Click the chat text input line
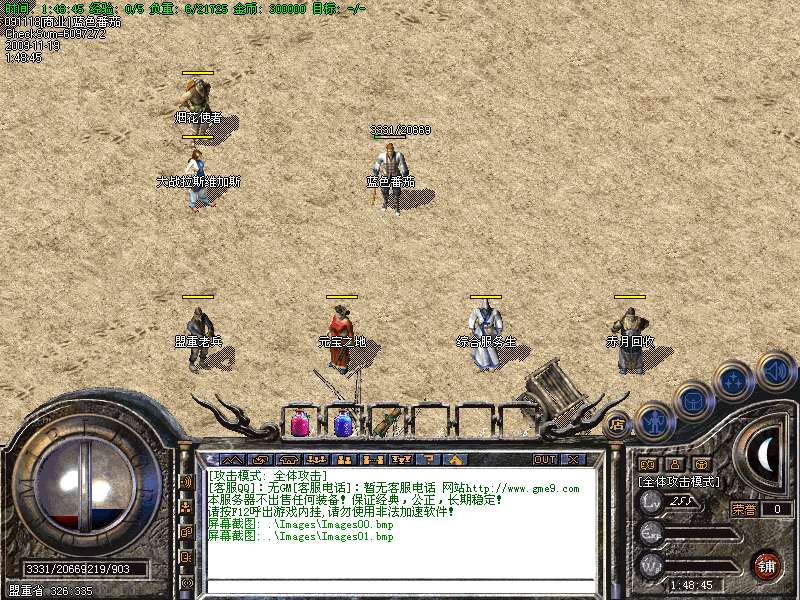This screenshot has width=800, height=600. pyautogui.click(x=400, y=586)
